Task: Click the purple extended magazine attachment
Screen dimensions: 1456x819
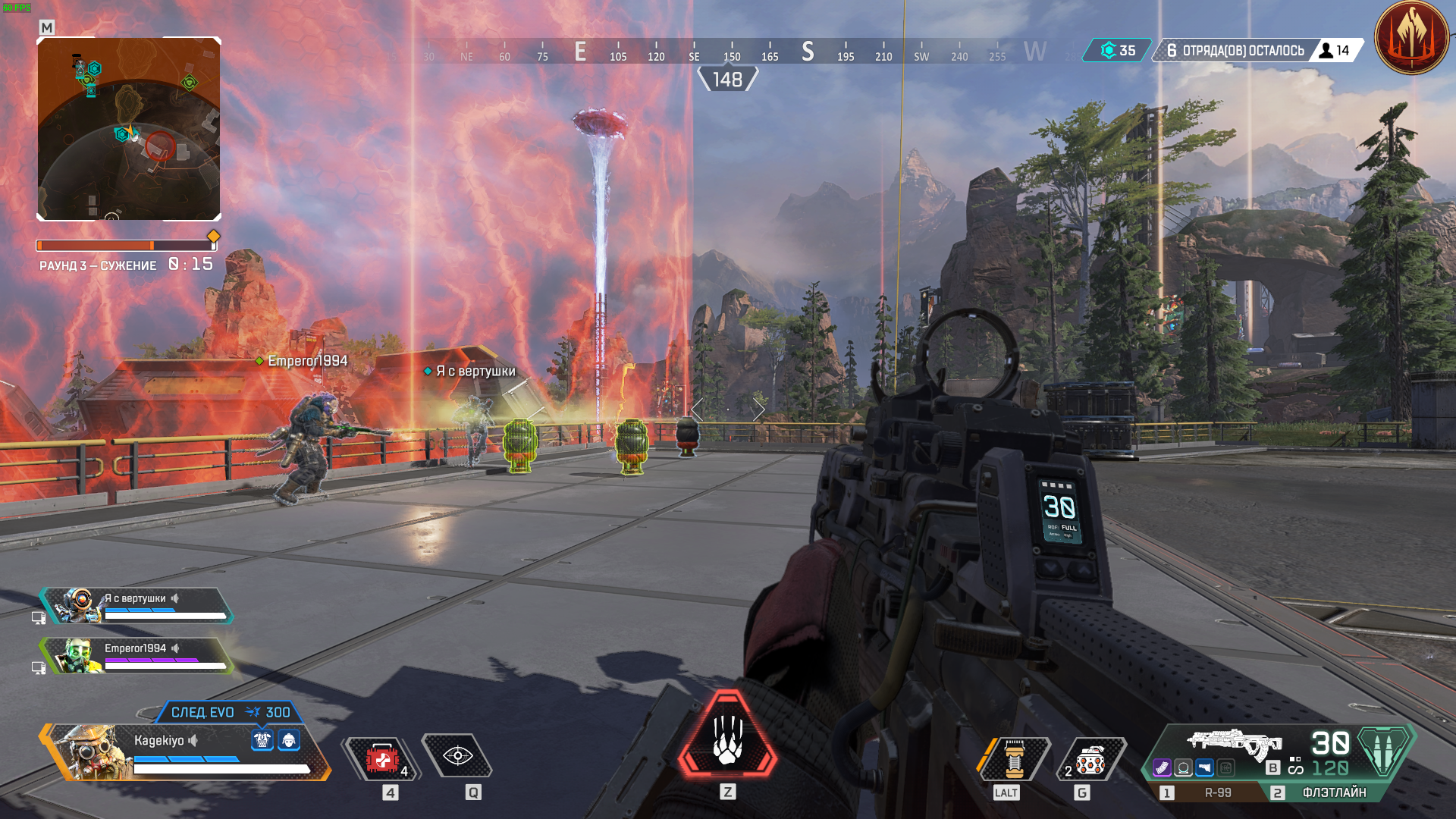Action: (1162, 768)
